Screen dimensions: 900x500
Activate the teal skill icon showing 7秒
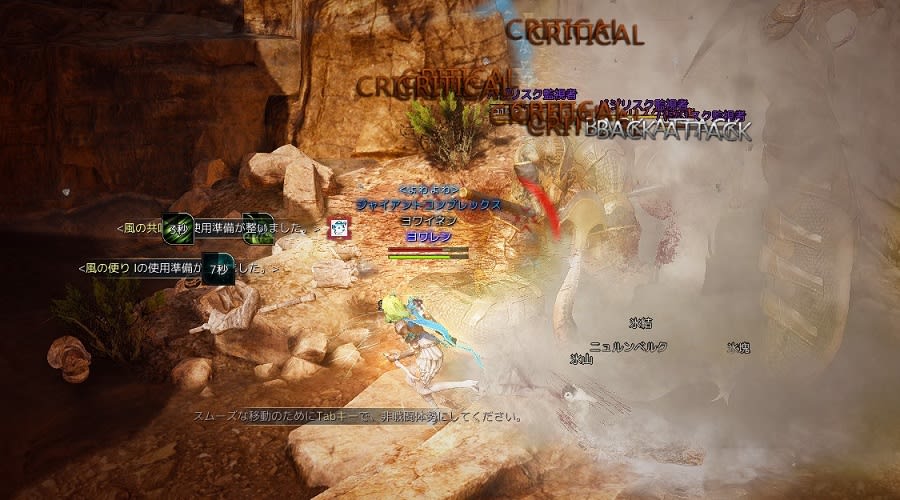click(x=218, y=269)
